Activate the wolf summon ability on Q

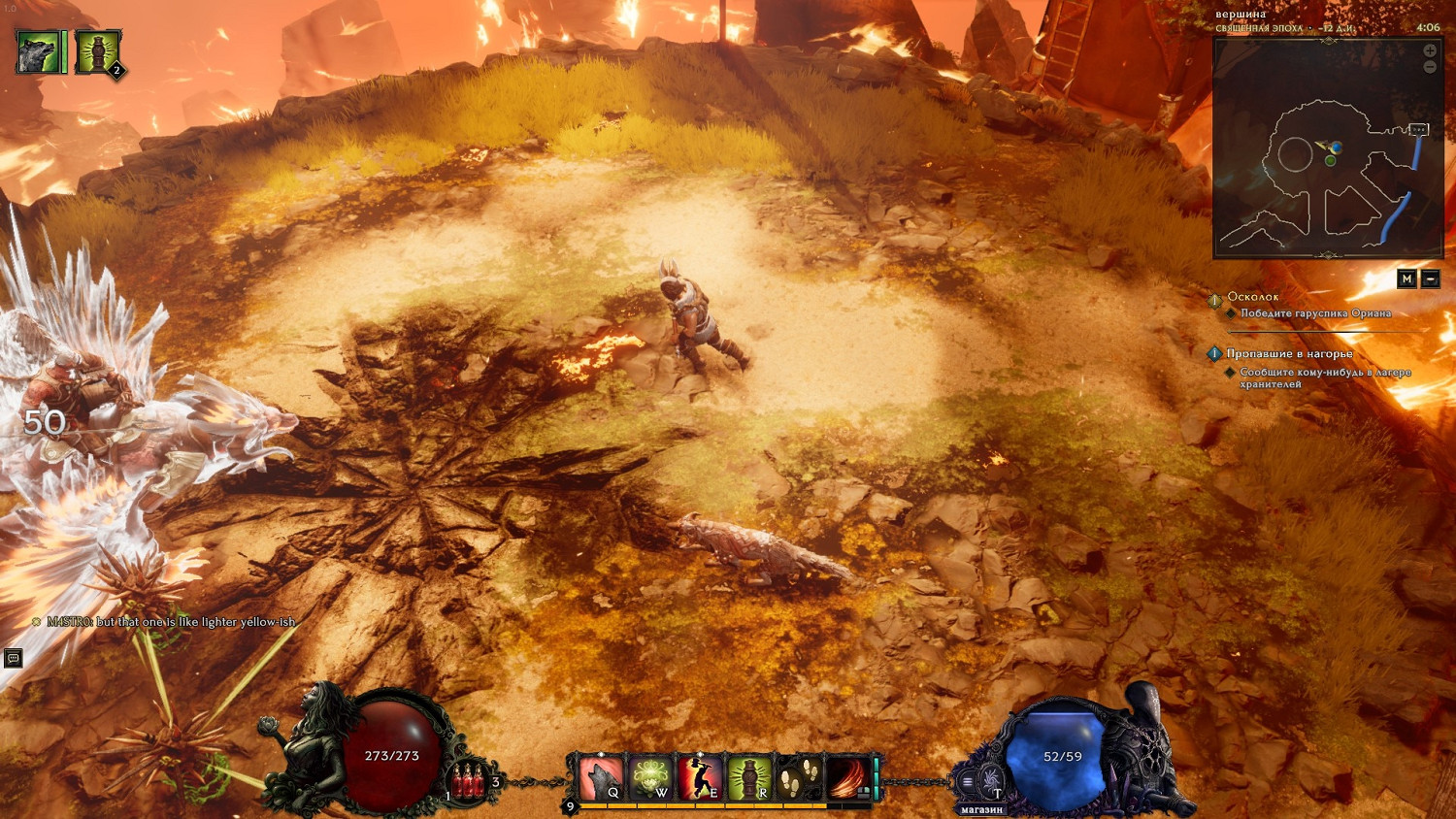600,777
